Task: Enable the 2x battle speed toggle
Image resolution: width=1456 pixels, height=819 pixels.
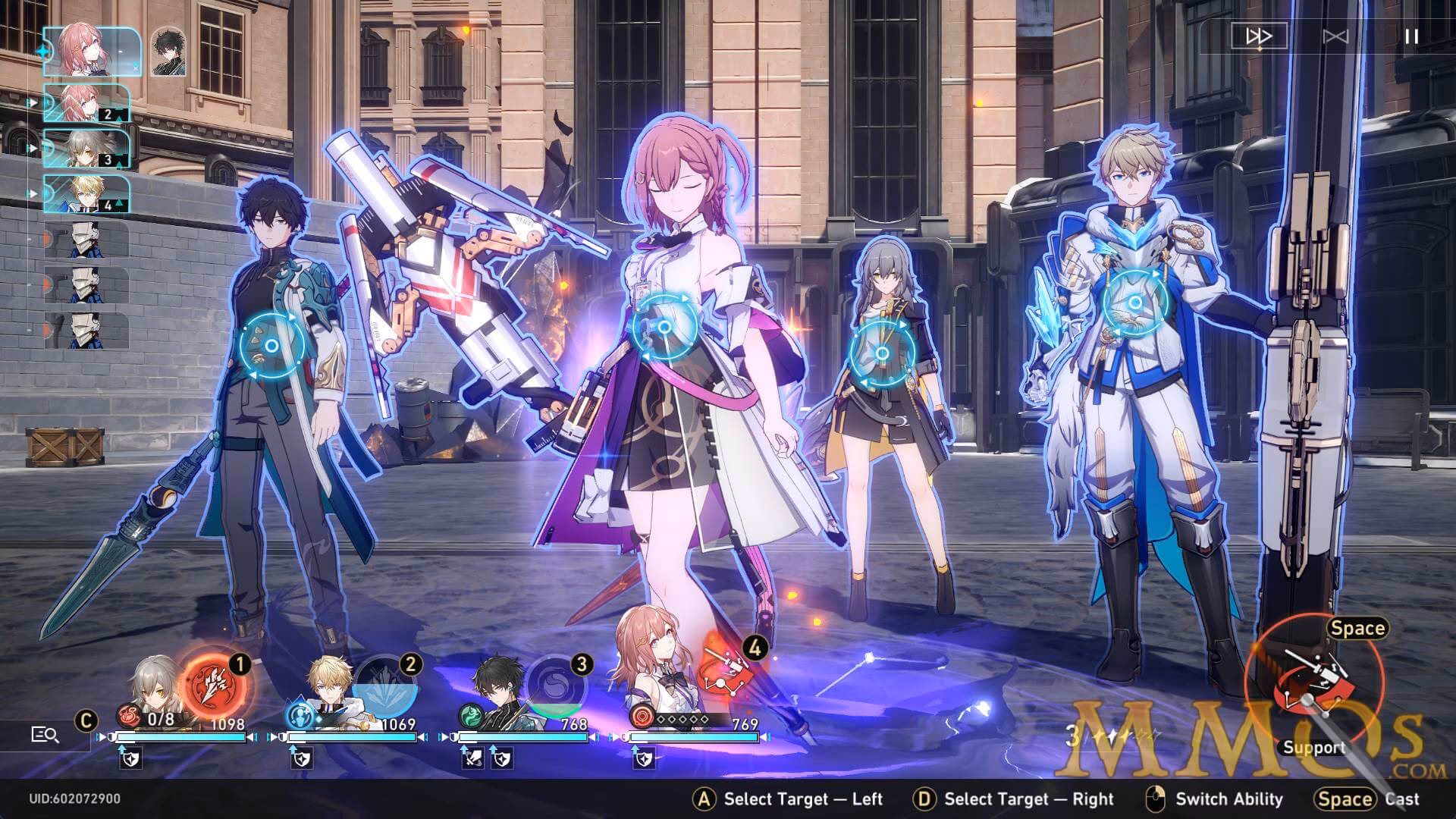Action: point(1257,36)
